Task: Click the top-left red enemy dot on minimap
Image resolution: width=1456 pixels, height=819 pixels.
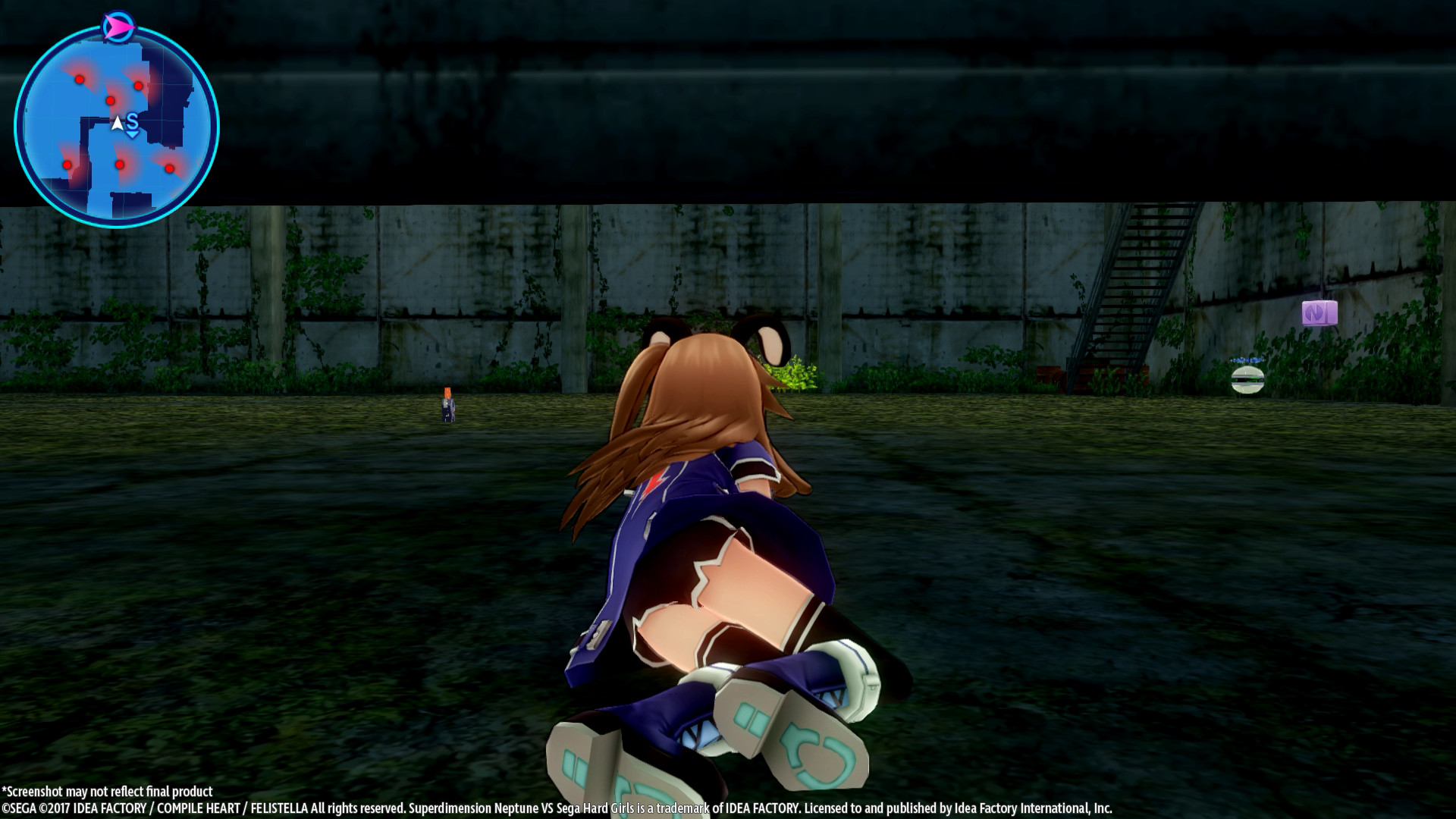Action: point(80,79)
